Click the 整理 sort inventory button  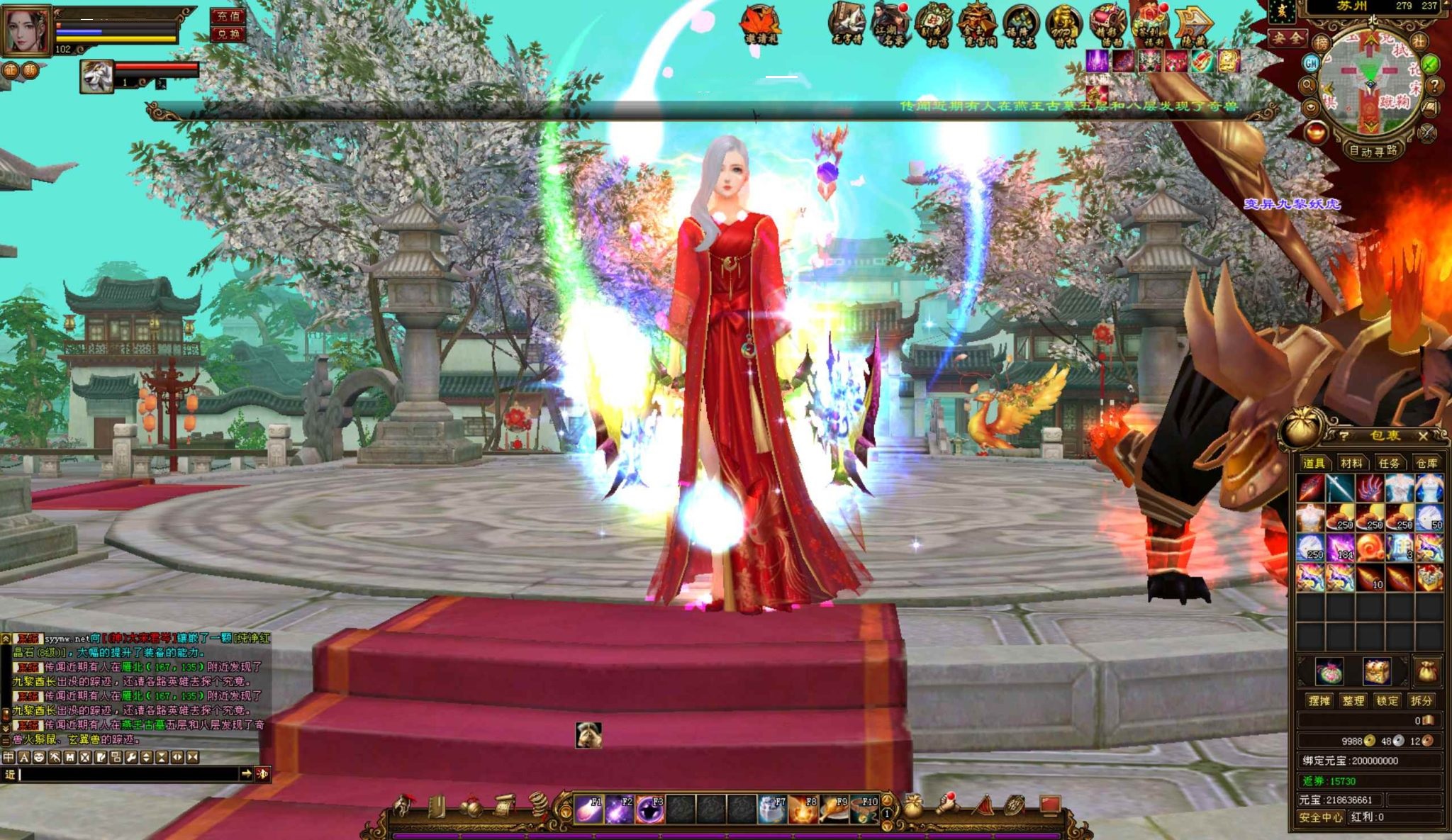(x=1353, y=701)
